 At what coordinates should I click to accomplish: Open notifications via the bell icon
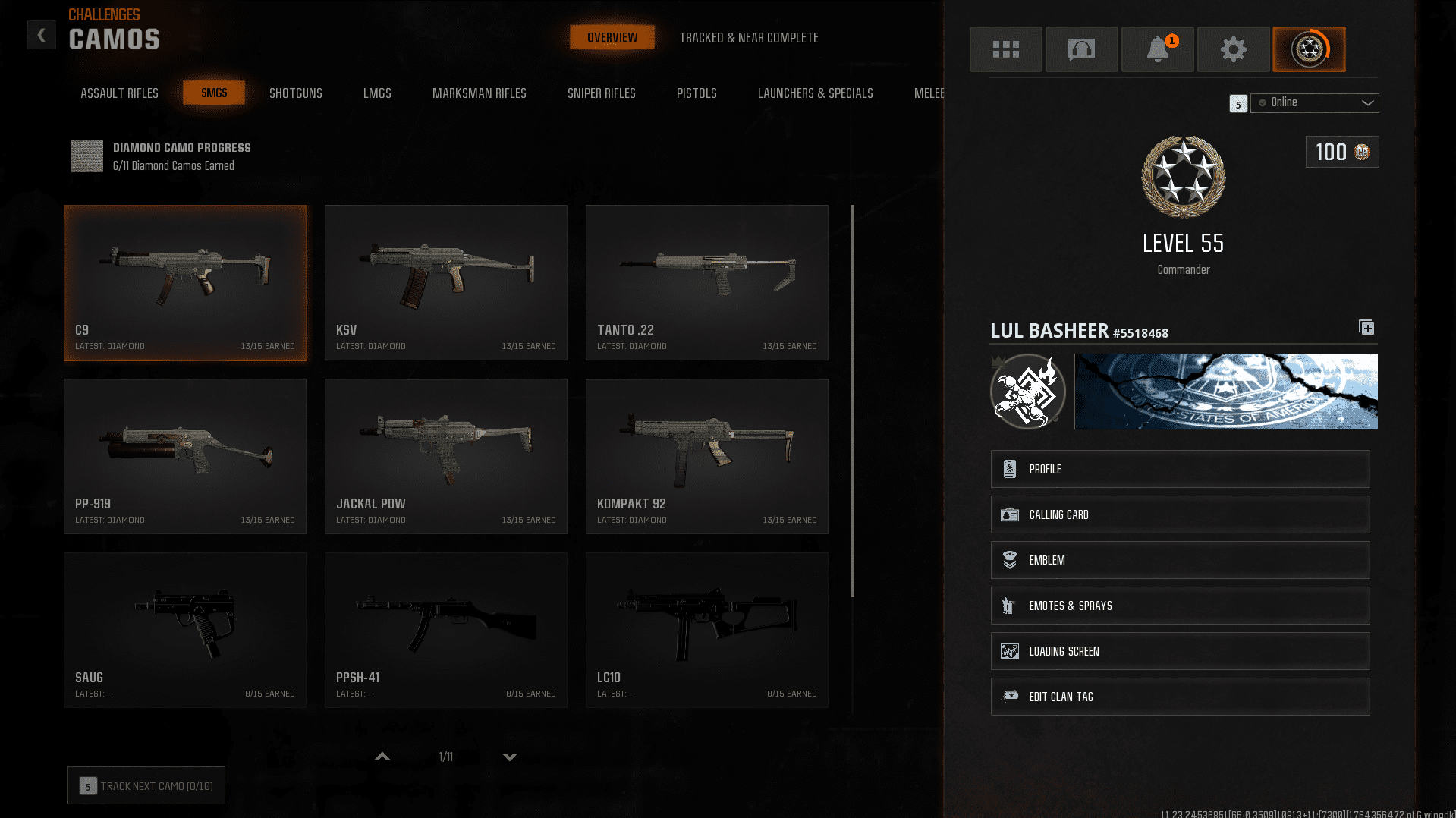(x=1157, y=49)
